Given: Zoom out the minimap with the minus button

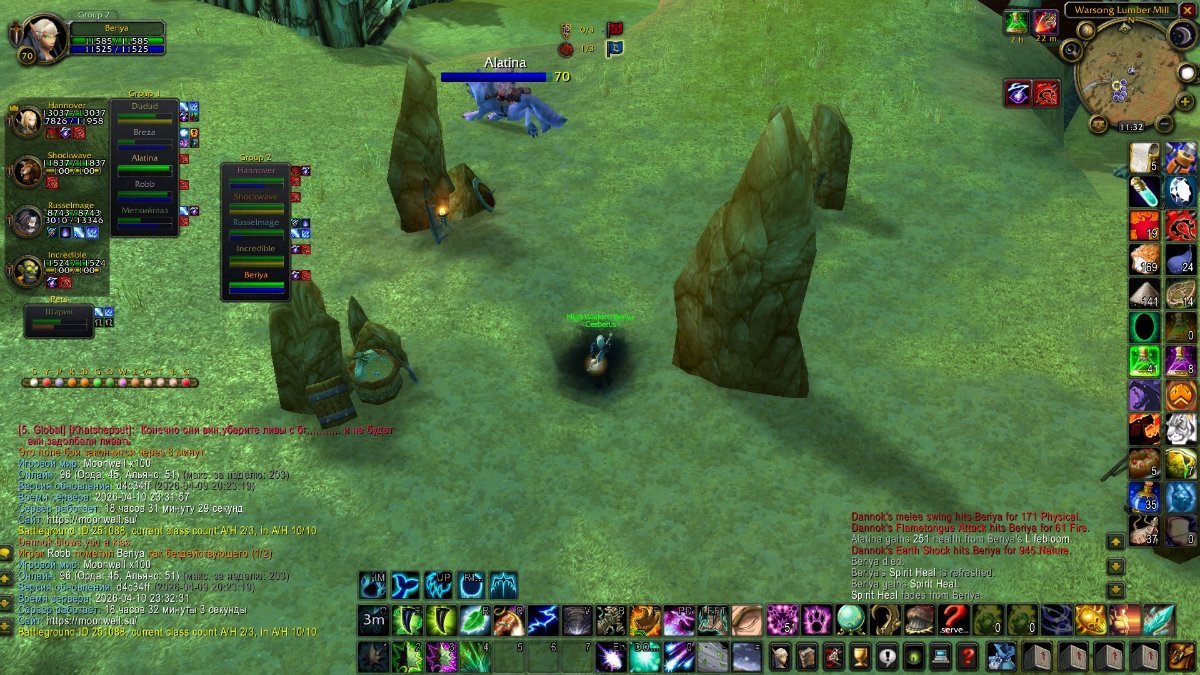Looking at the screenshot, I should click(1164, 124).
